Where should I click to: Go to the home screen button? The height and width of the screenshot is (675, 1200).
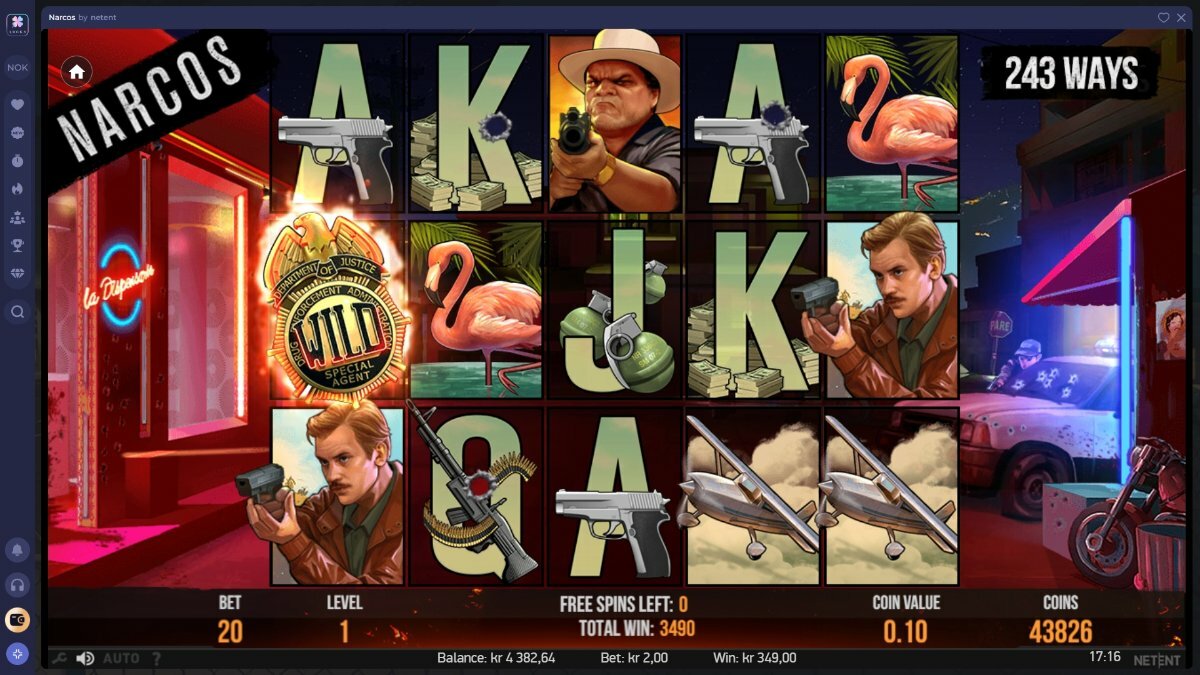pyautogui.click(x=77, y=71)
